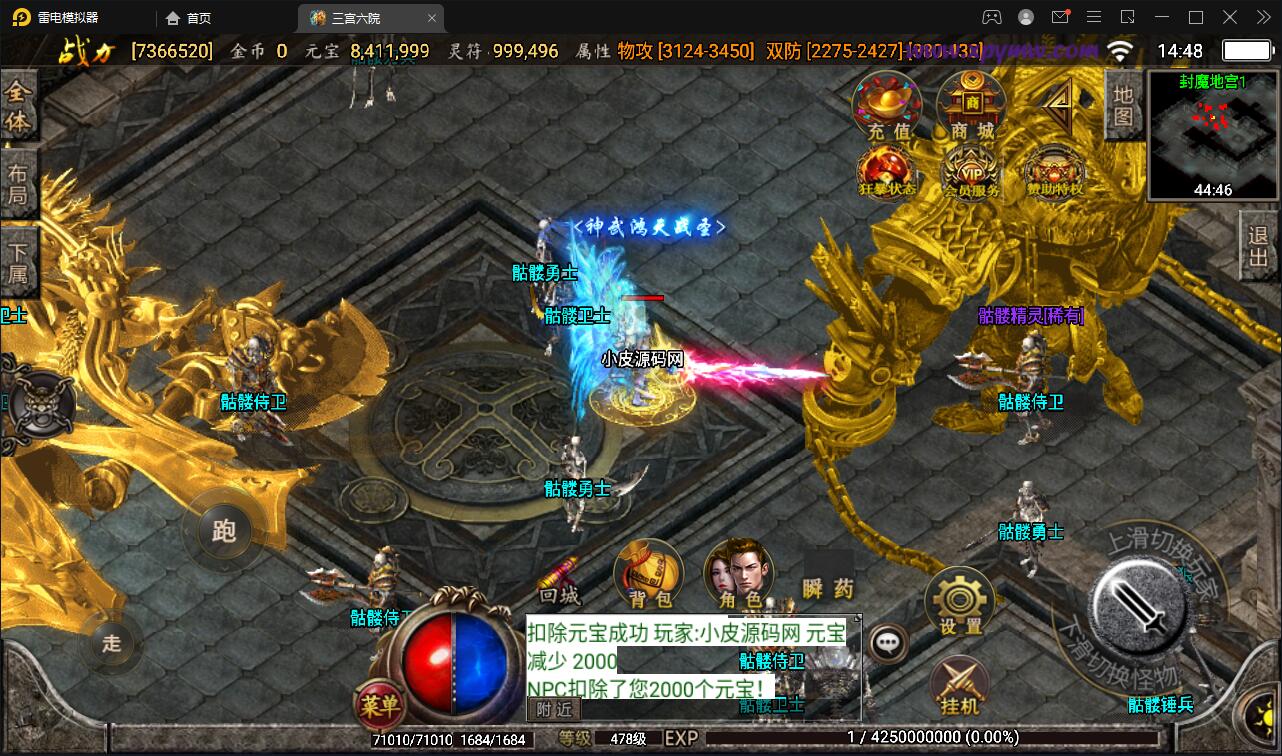
Task: Click the 封魔地宫1 minimap
Action: pos(1213,135)
